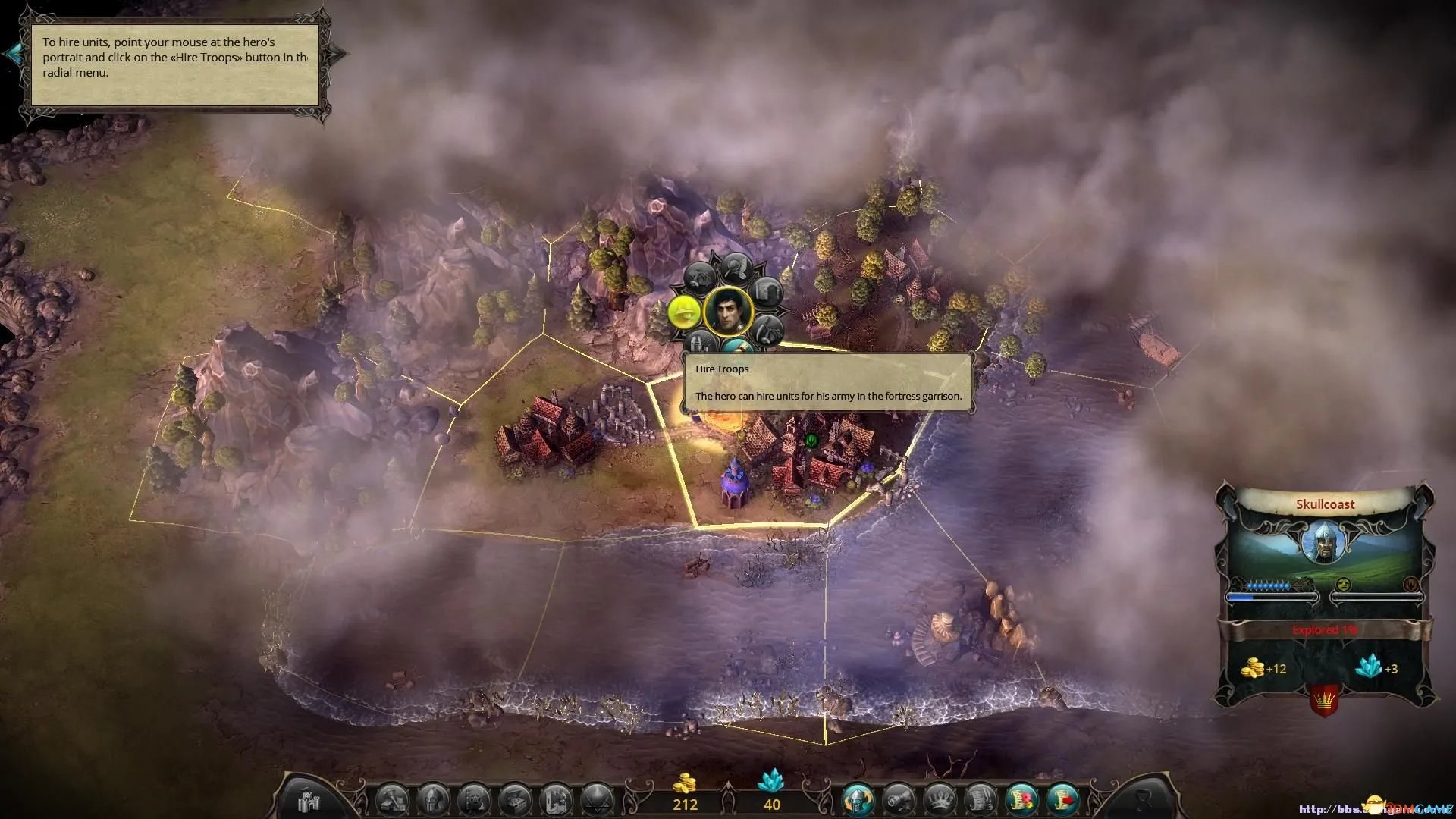Screen dimensions: 1456x819
Task: Activate the spyglass toolbar icon
Action: point(899,799)
